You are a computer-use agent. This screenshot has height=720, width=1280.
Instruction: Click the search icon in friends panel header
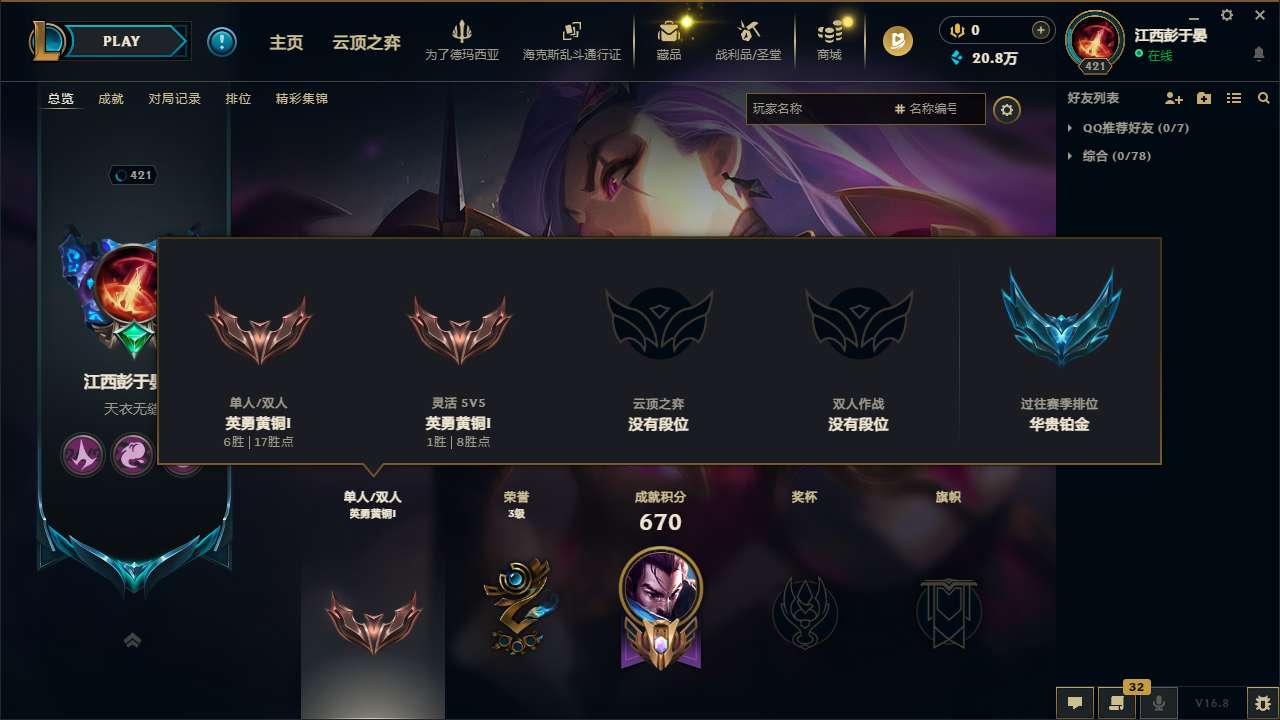[1263, 98]
